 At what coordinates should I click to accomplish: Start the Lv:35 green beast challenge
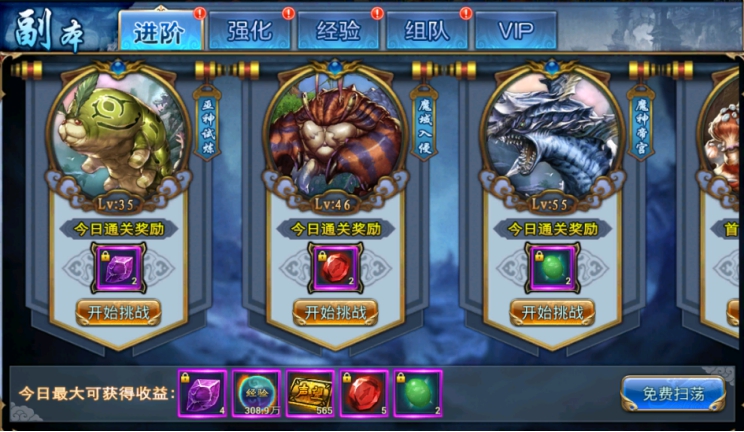[118, 311]
